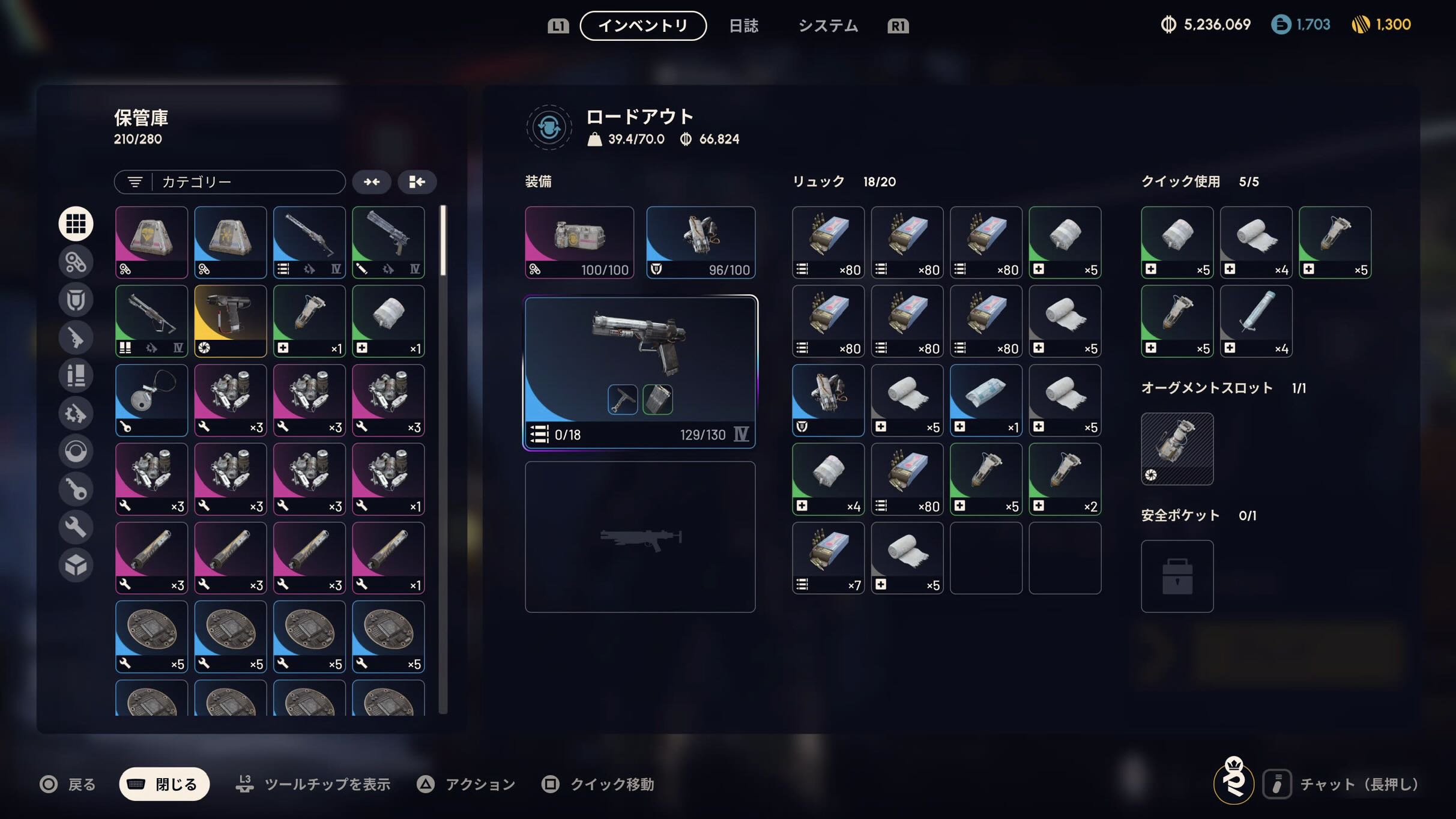The width and height of the screenshot is (1456, 819).
Task: Filter storage by the key category
Action: [76, 489]
